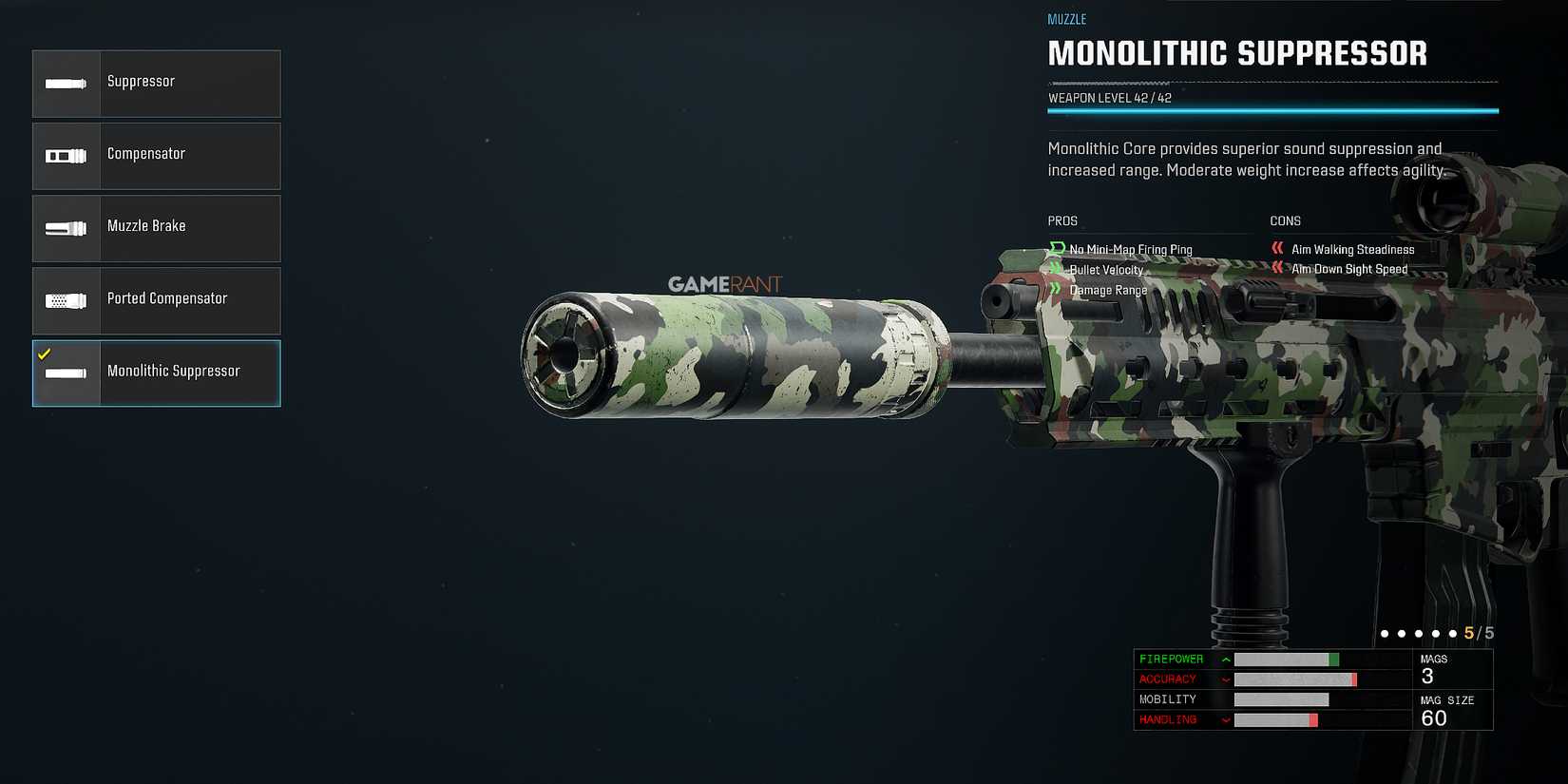This screenshot has width=1568, height=784.
Task: Select the Suppressor attachment icon
Action: (x=66, y=83)
